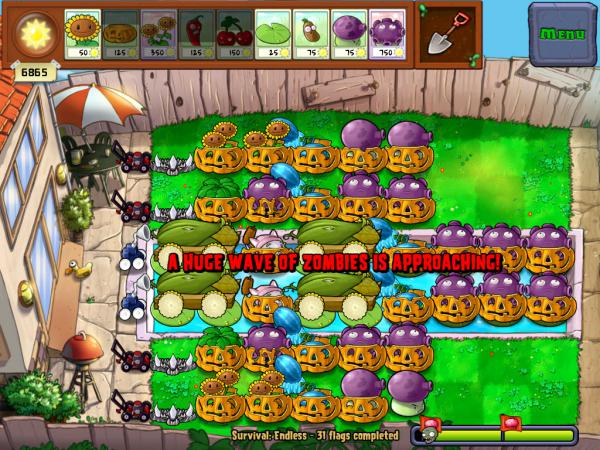Open the Menu button
The height and width of the screenshot is (450, 600).
pyautogui.click(x=562, y=34)
